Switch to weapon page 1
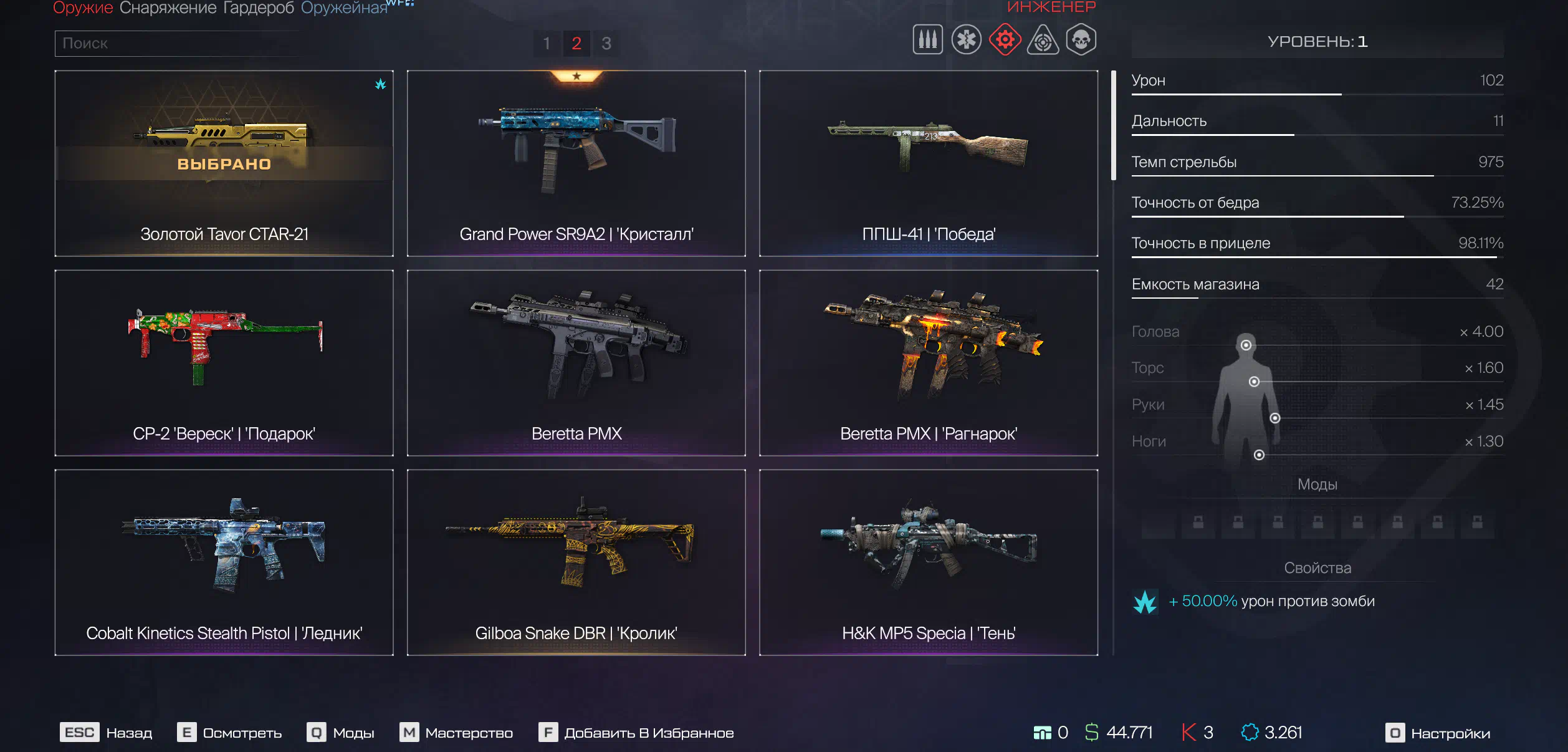1568x752 pixels. point(547,44)
